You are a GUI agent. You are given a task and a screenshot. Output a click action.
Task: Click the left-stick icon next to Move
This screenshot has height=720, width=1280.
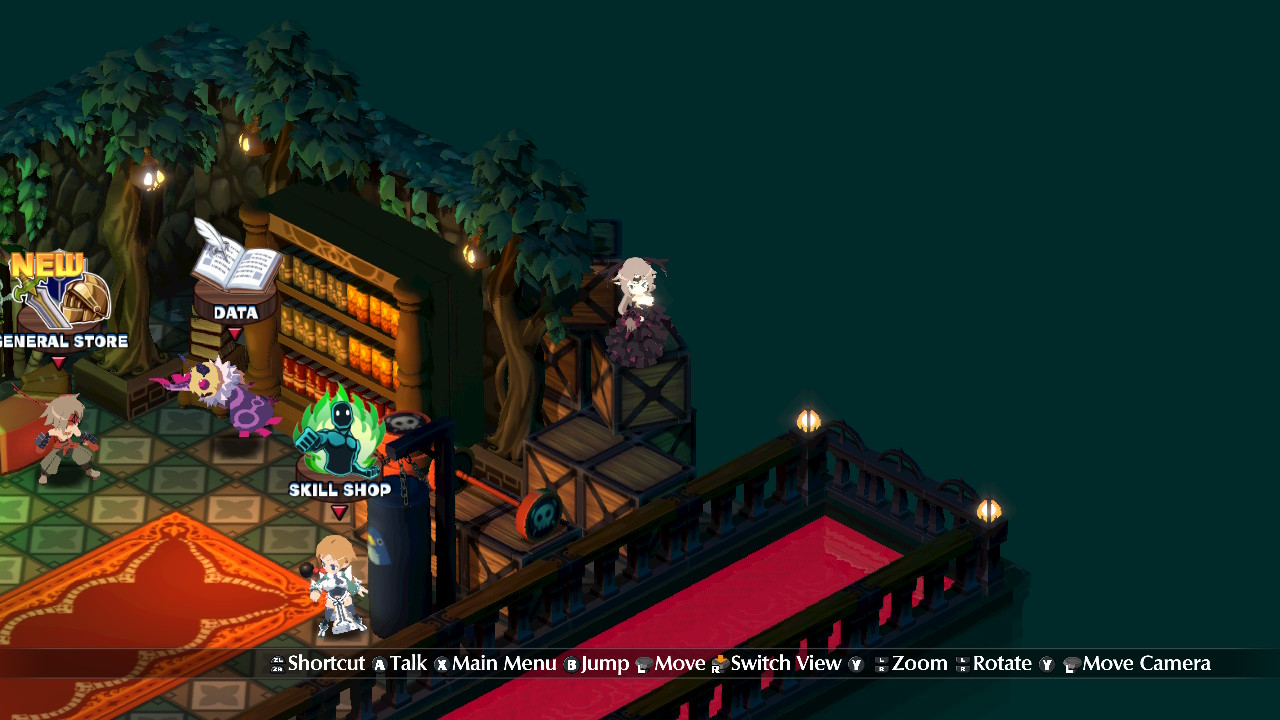[642, 663]
